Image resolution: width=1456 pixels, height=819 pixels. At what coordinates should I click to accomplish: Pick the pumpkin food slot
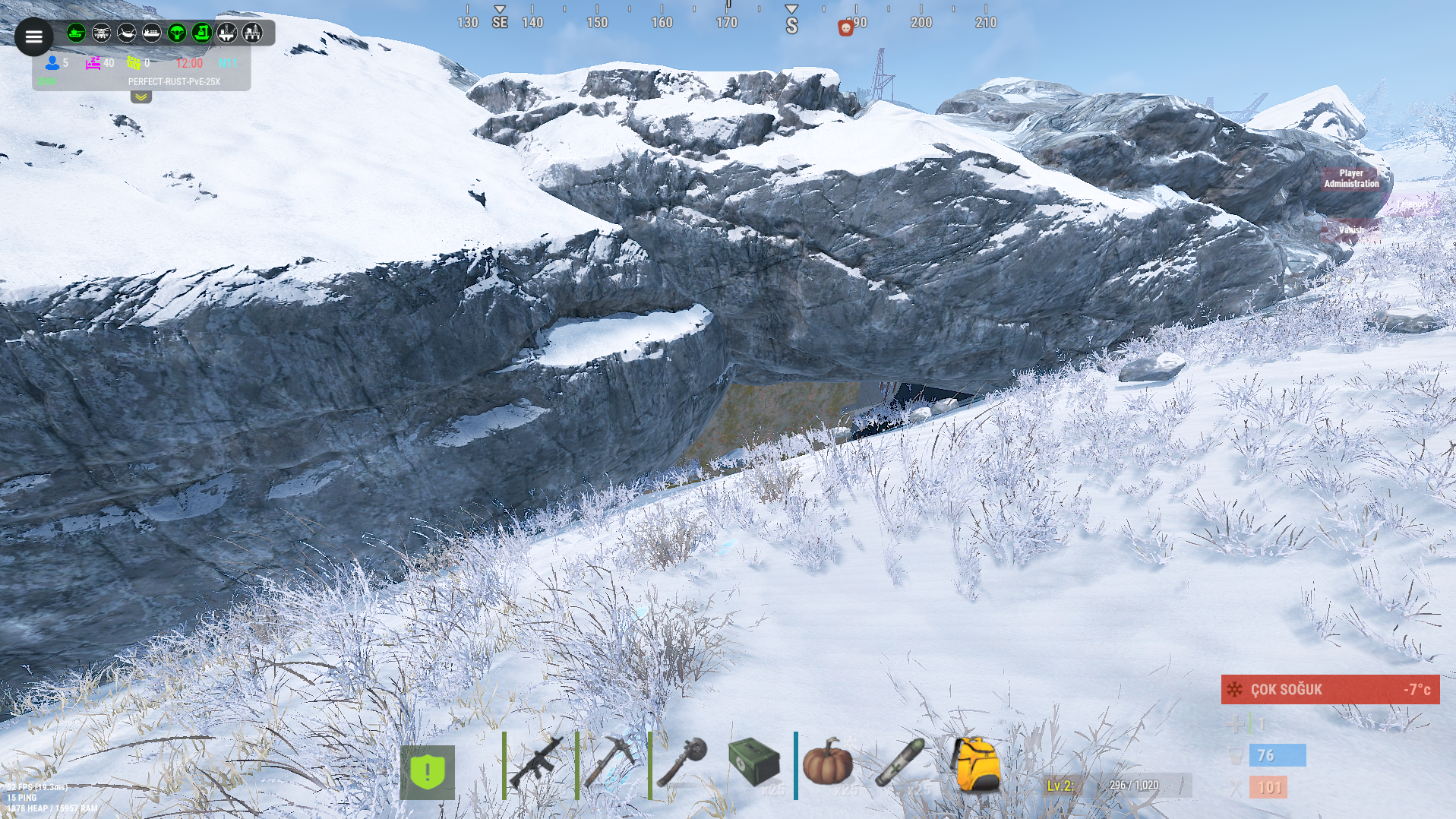click(x=828, y=762)
